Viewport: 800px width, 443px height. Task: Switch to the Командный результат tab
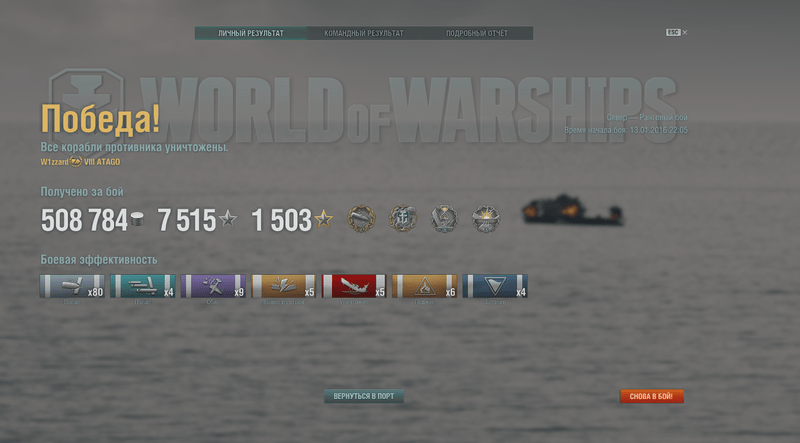(364, 33)
